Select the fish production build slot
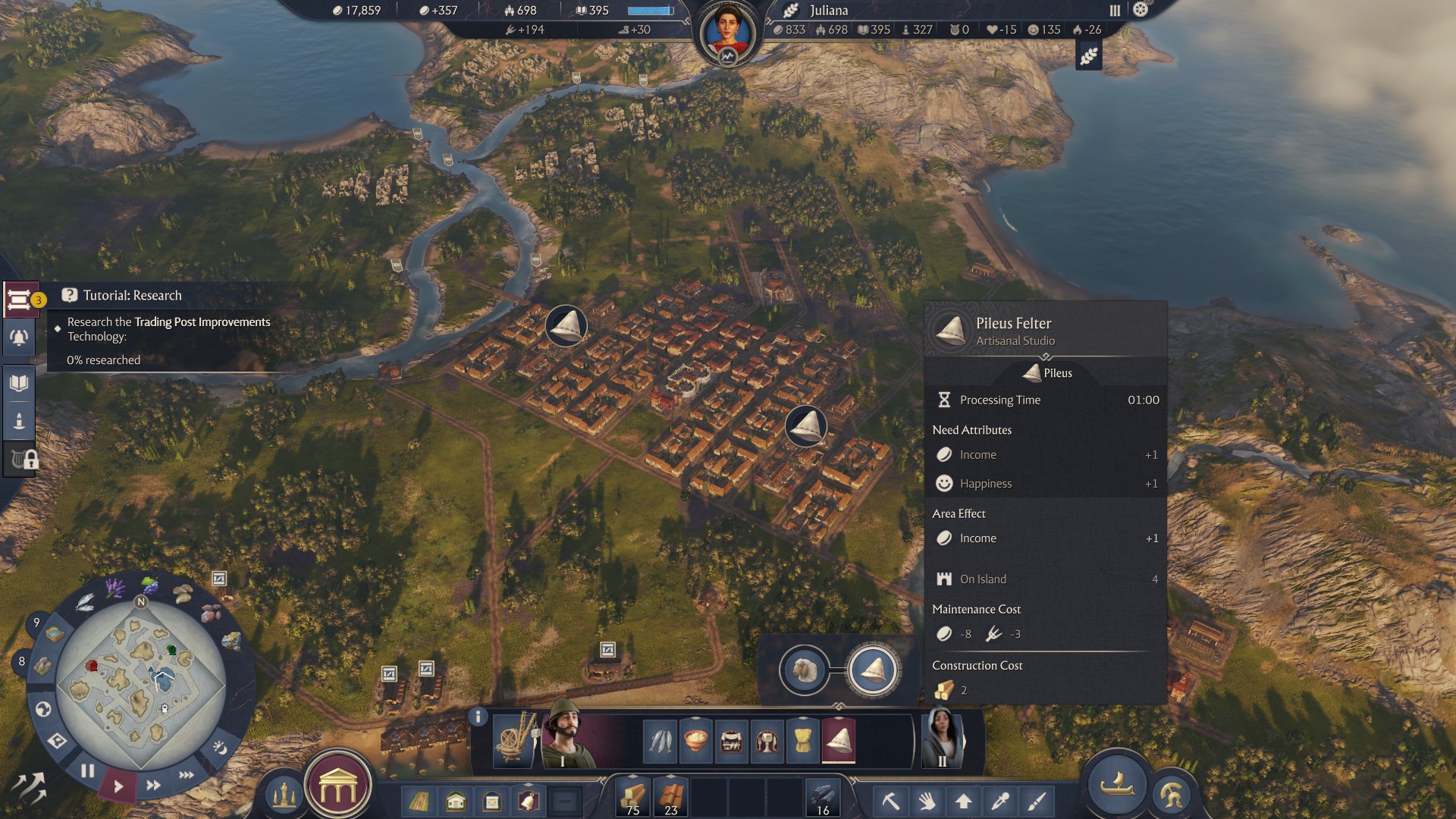Screen dimensions: 1456x819 (660, 739)
